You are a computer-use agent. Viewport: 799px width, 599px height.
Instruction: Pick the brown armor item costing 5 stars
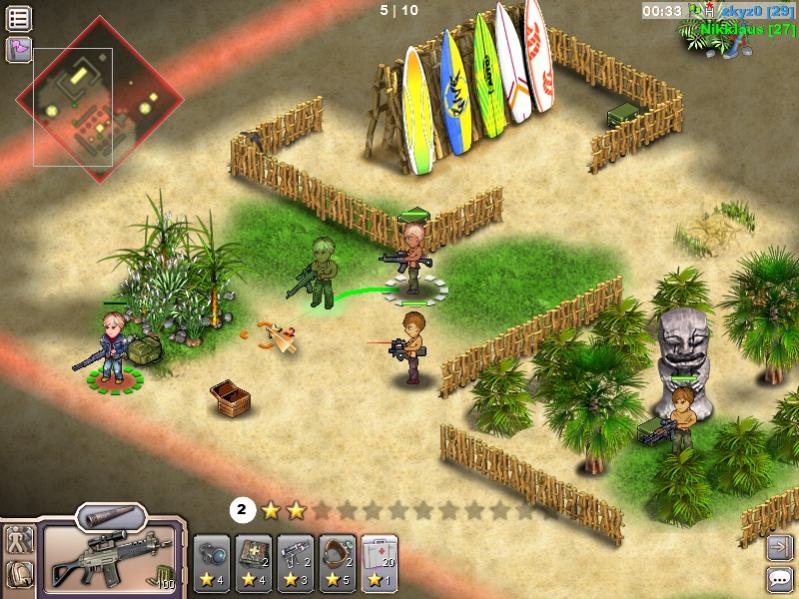point(337,563)
